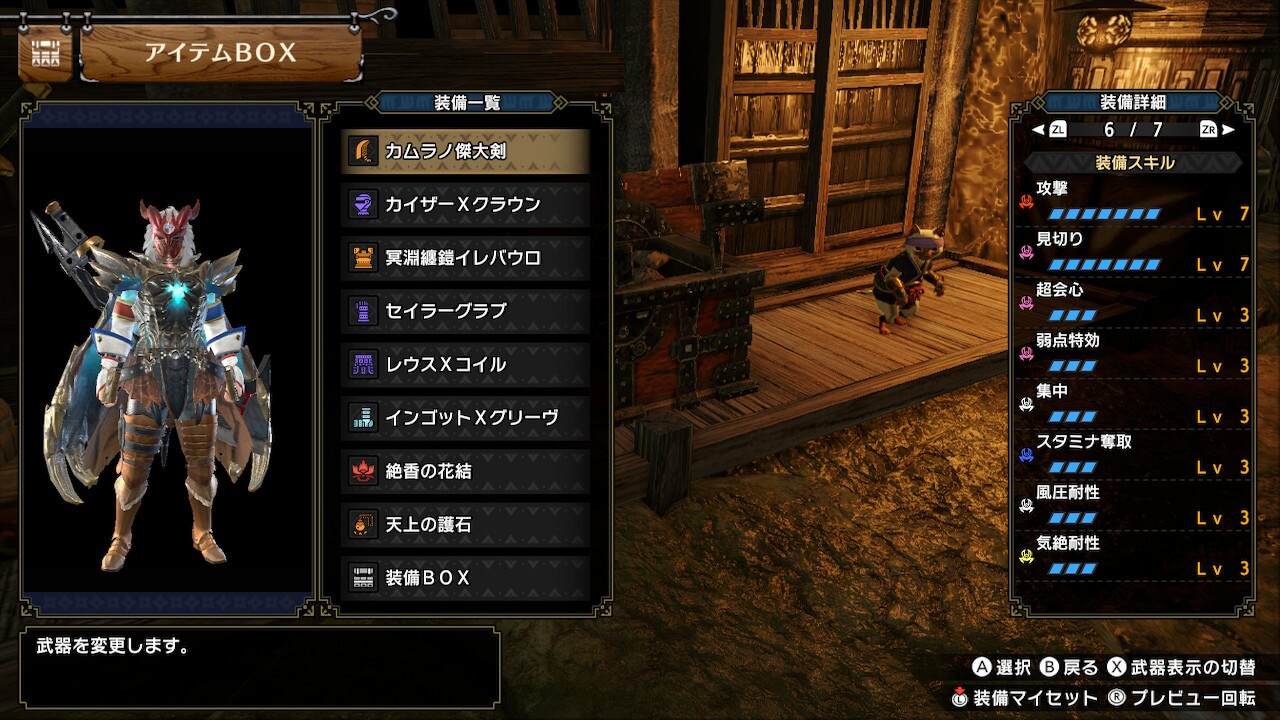Click the スタミナ奪取 skill row

tap(1135, 456)
